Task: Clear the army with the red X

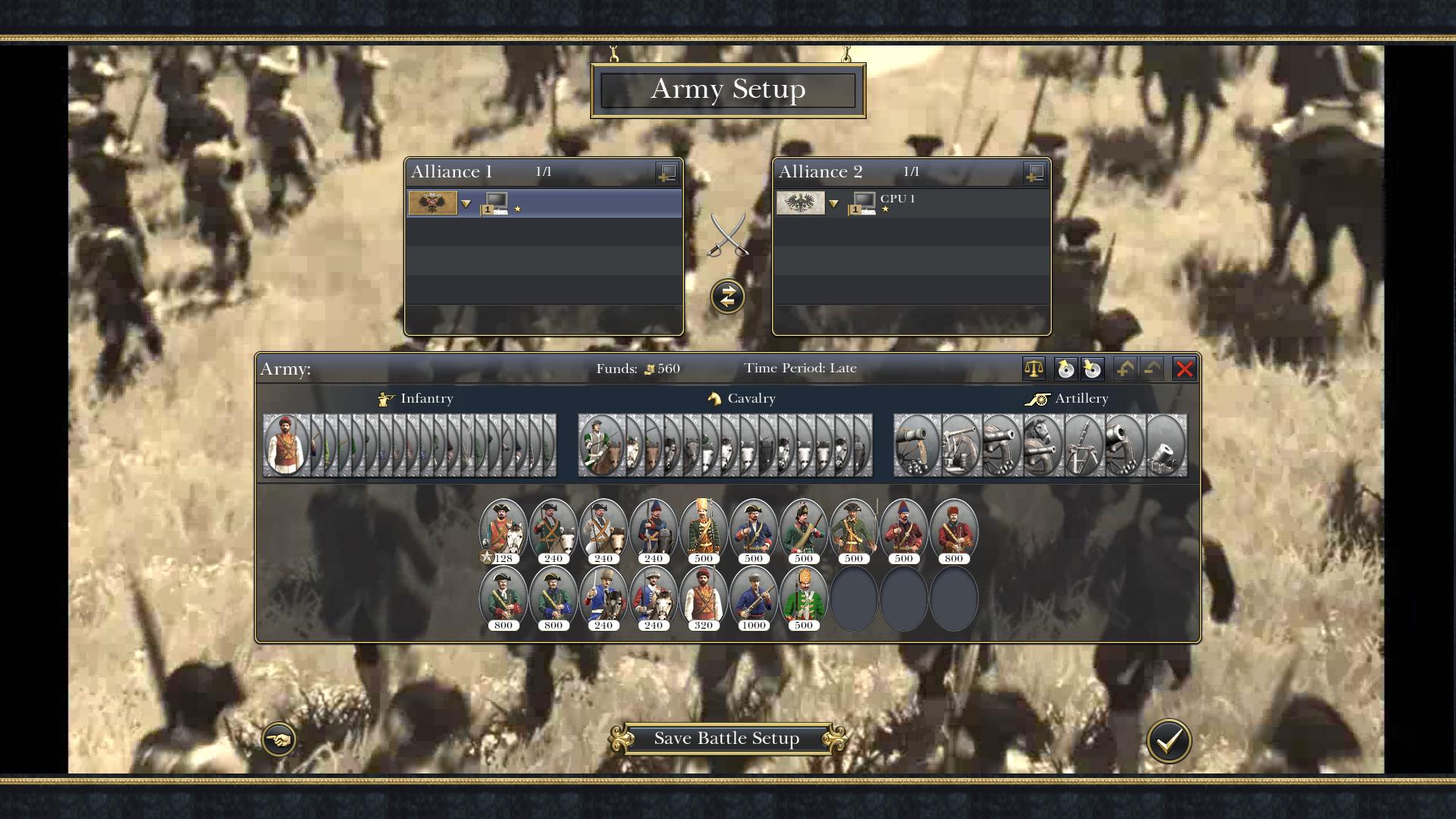Action: pyautogui.click(x=1184, y=369)
